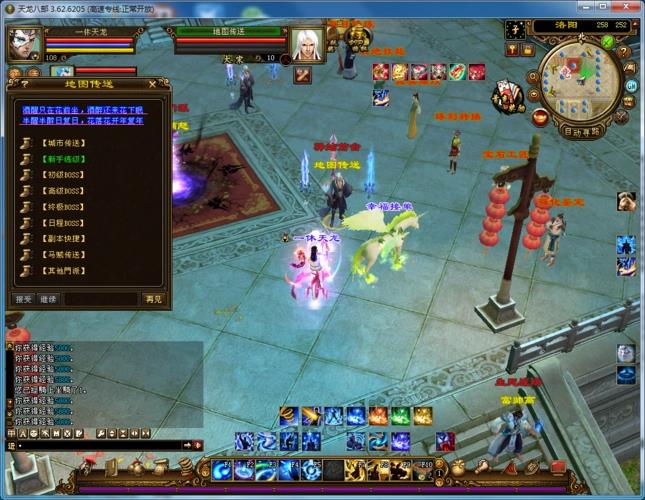Image resolution: width=645 pixels, height=500 pixels.
Task: Click the player character portrait
Action: click(24, 44)
